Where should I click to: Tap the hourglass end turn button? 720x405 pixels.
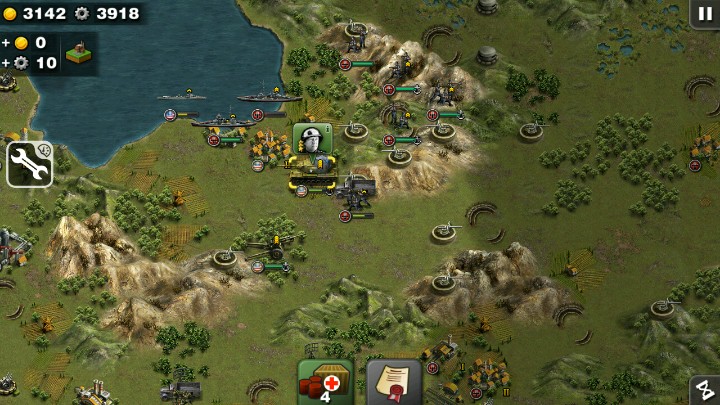click(x=704, y=390)
